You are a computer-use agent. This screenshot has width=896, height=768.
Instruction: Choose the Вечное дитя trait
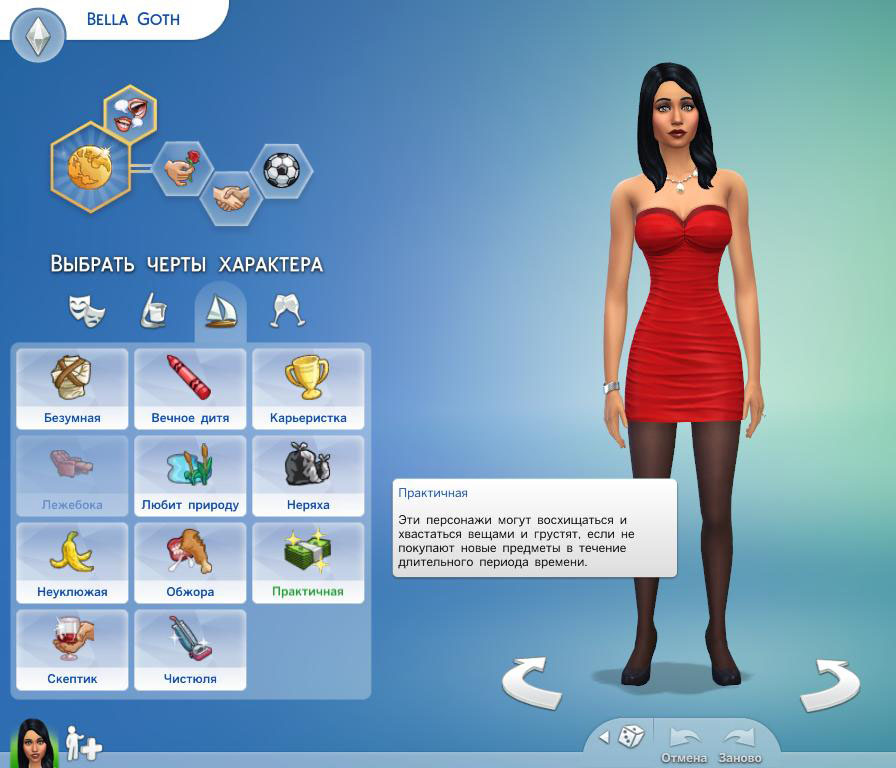(x=190, y=388)
